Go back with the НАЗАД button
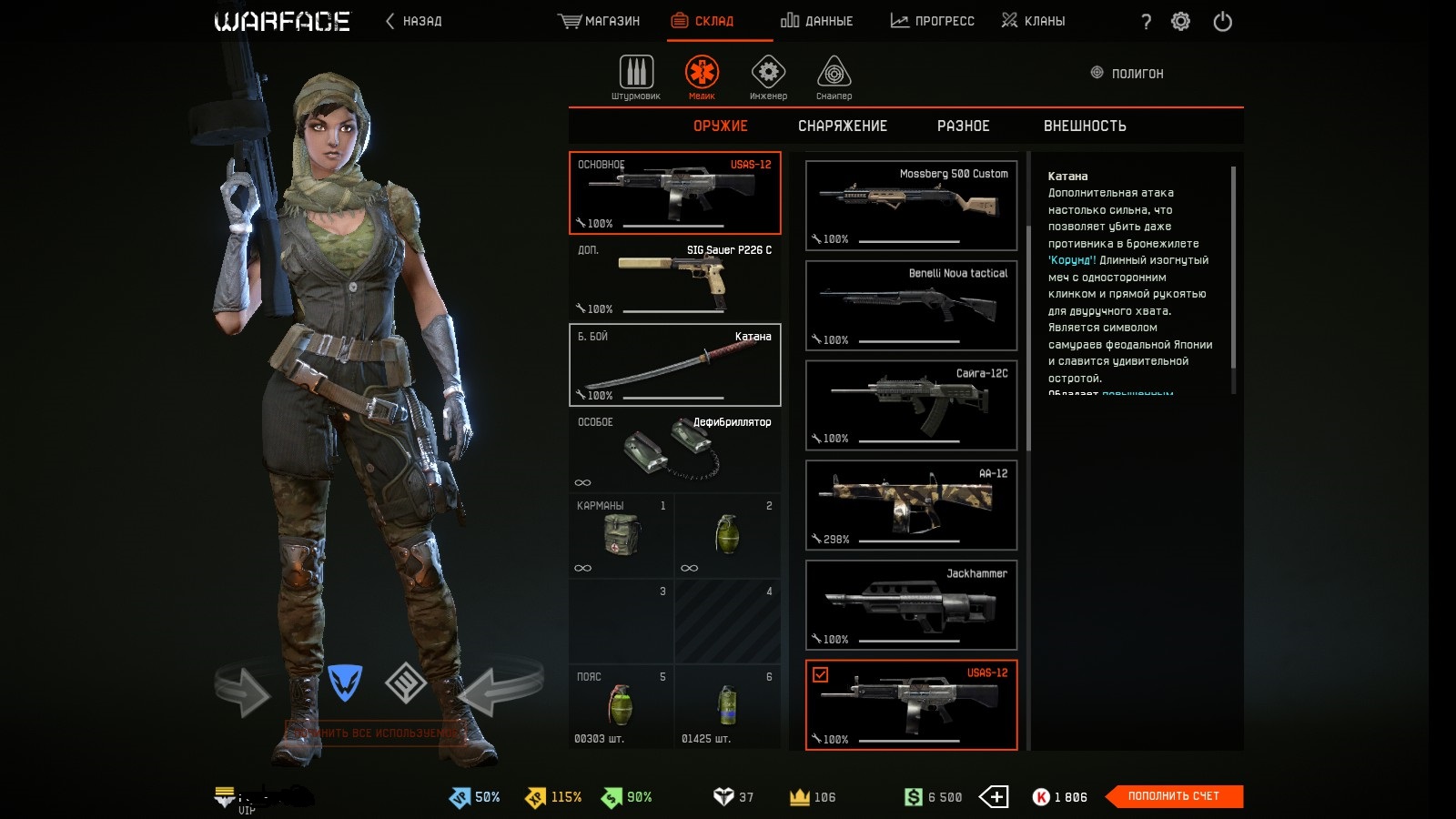Viewport: 1456px width, 819px height. [414, 21]
